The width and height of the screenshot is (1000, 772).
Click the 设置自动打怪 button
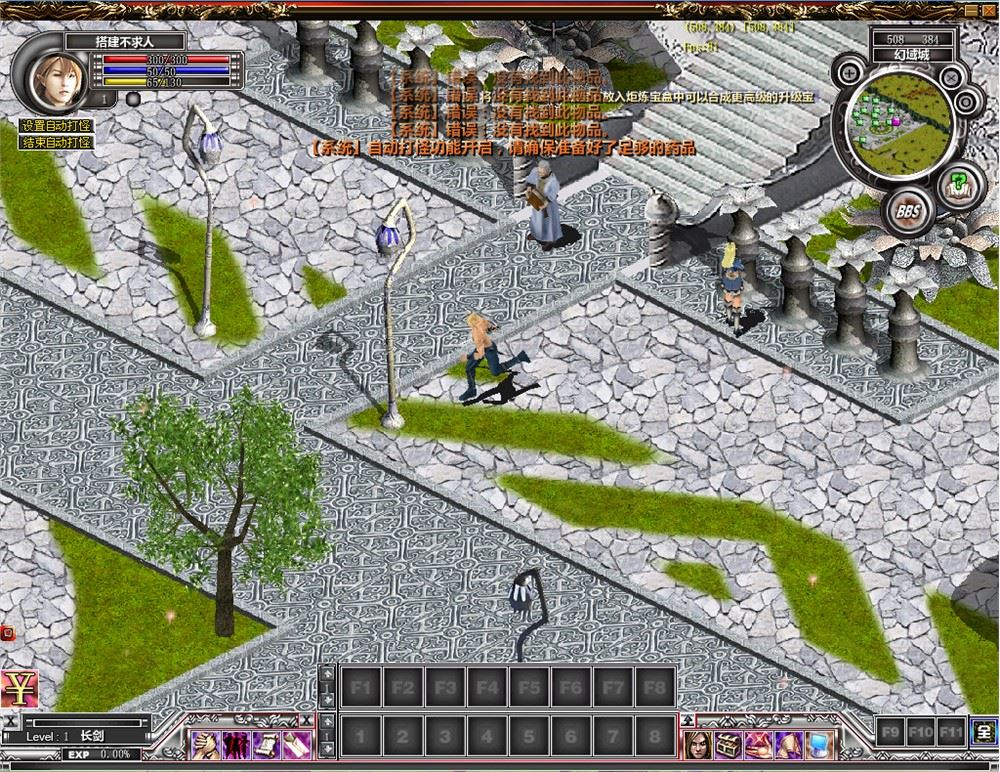pyautogui.click(x=56, y=126)
